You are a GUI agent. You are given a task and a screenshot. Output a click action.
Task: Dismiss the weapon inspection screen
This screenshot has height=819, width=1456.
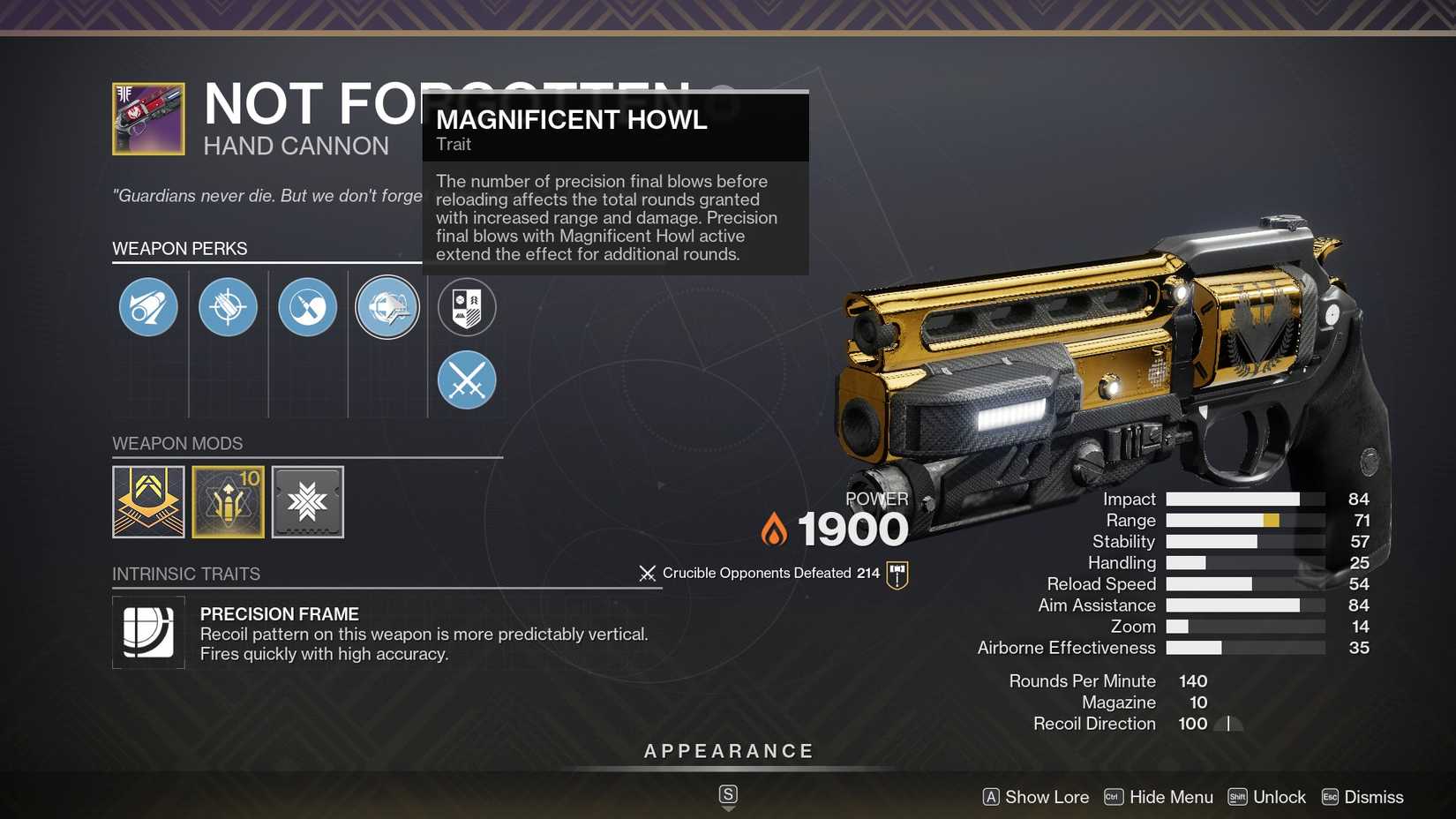pyautogui.click(x=1374, y=796)
